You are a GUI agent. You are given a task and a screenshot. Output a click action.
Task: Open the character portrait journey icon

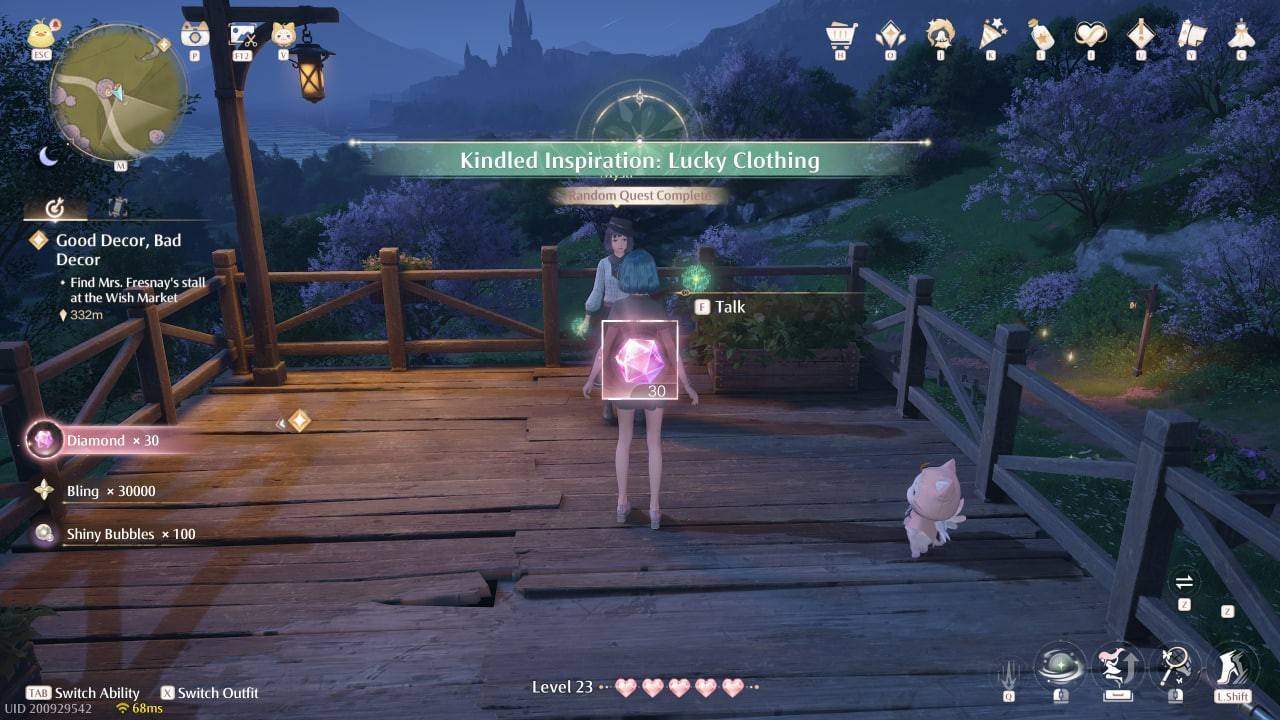(x=940, y=32)
